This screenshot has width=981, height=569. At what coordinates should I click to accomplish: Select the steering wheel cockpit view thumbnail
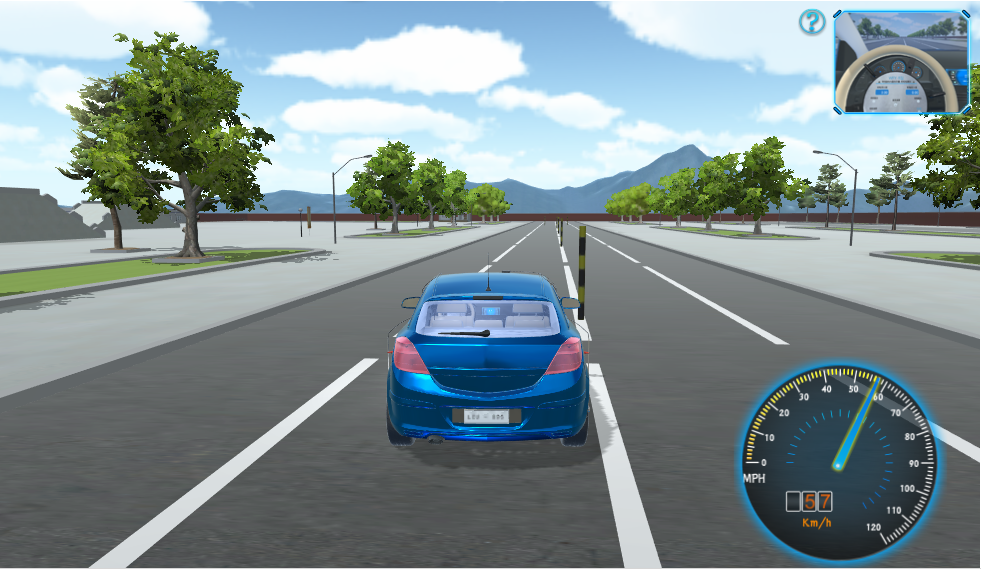902,62
